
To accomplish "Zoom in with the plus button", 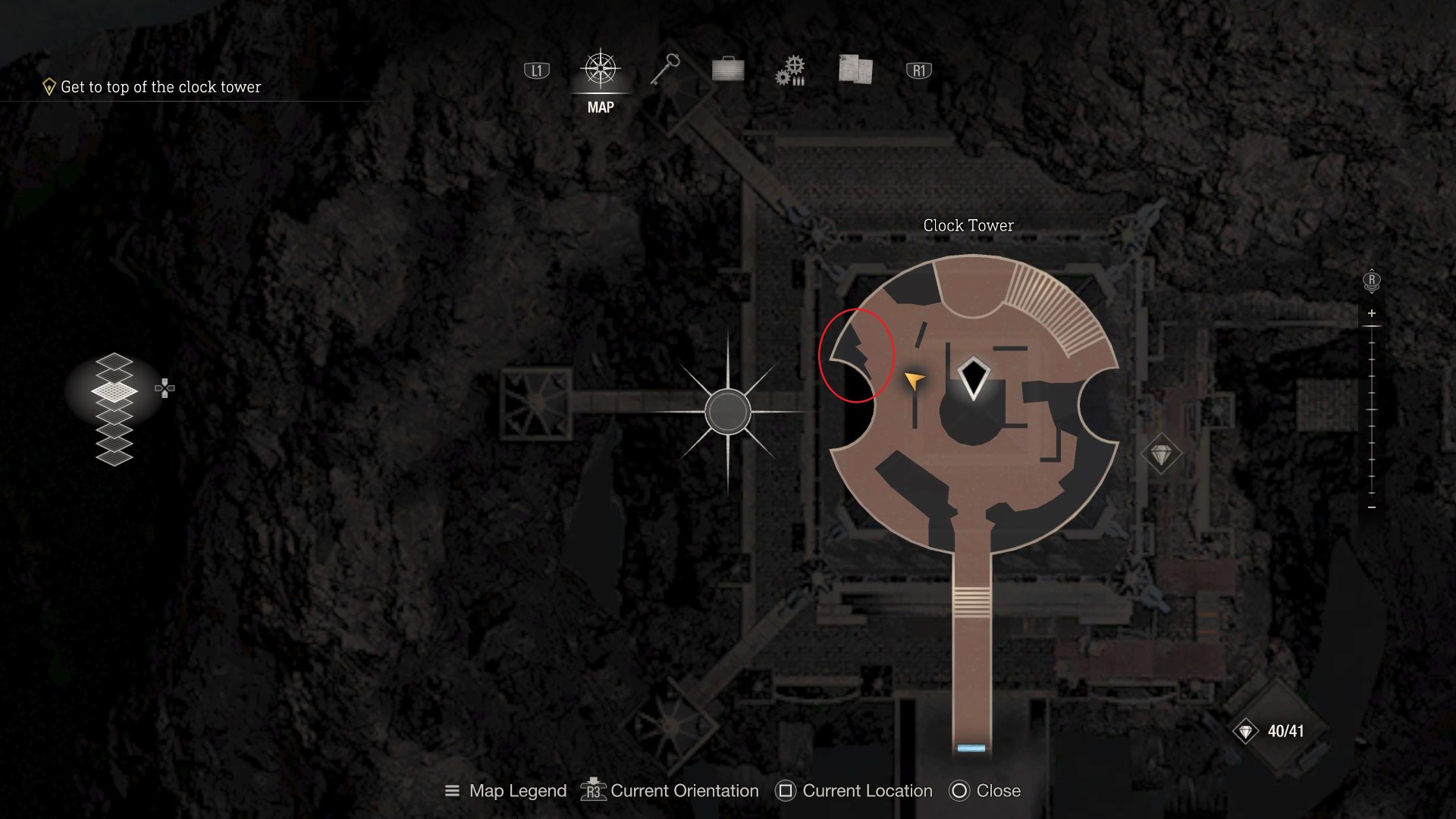I will pos(1372,313).
